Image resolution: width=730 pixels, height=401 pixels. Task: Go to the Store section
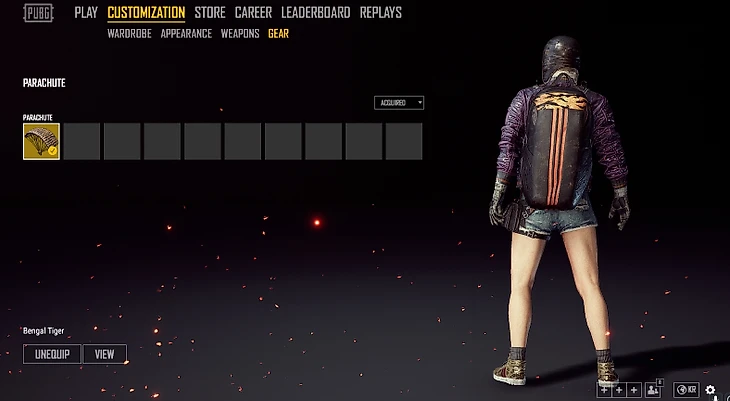click(x=210, y=13)
